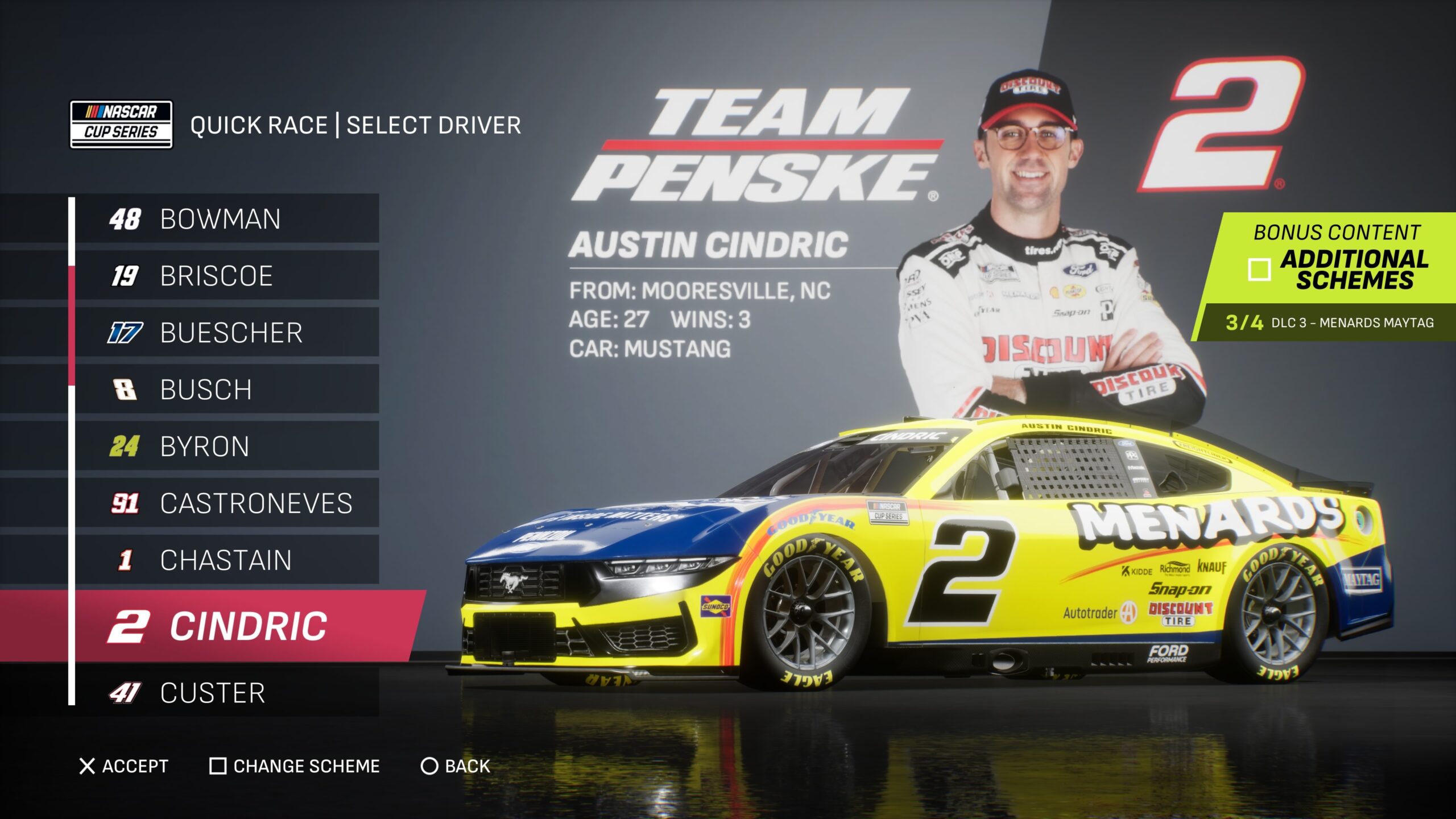
Task: Choose Briscoe in the driver list
Action: click(226, 276)
